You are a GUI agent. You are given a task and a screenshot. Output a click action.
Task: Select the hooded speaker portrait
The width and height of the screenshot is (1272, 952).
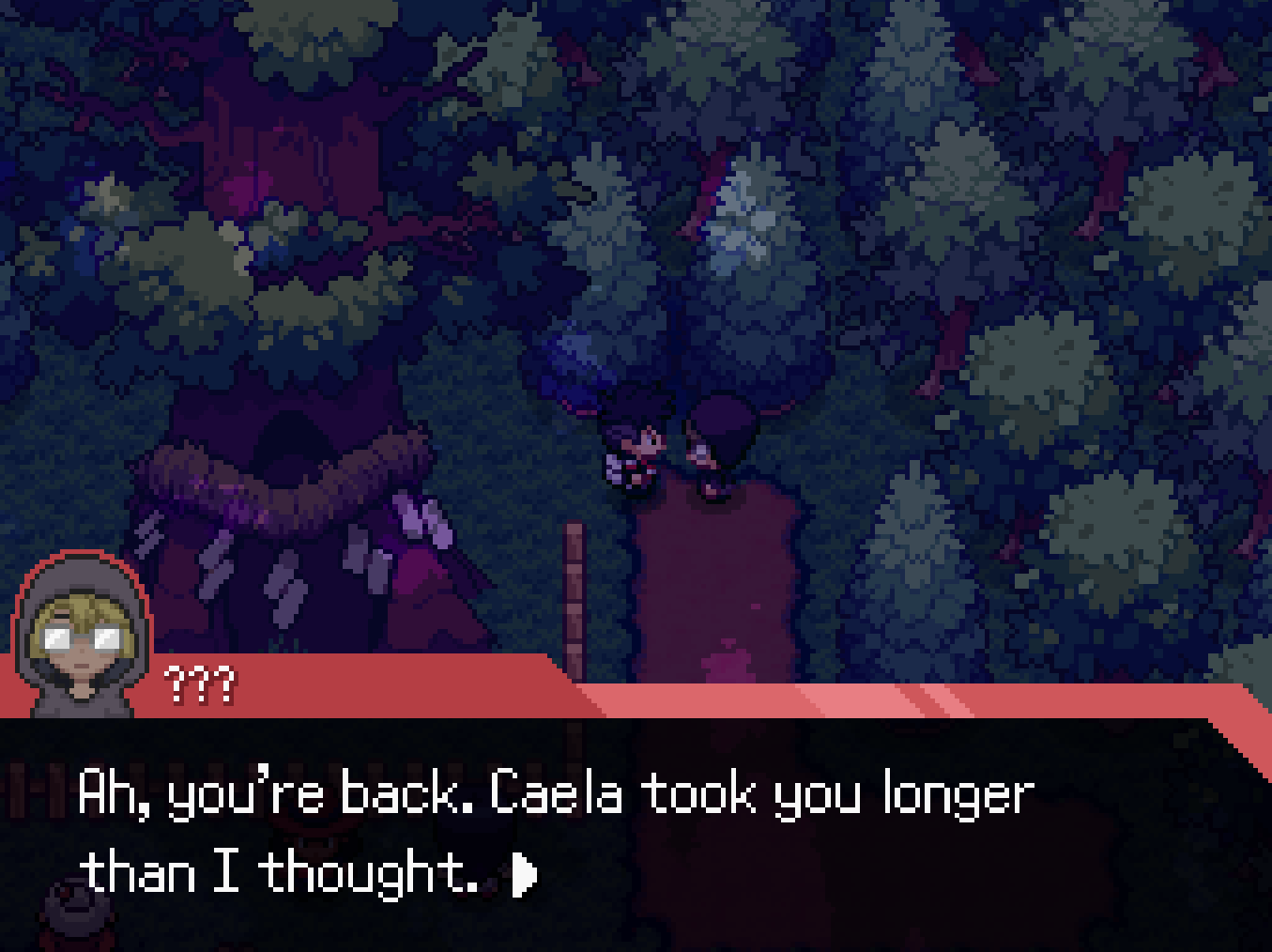80,635
